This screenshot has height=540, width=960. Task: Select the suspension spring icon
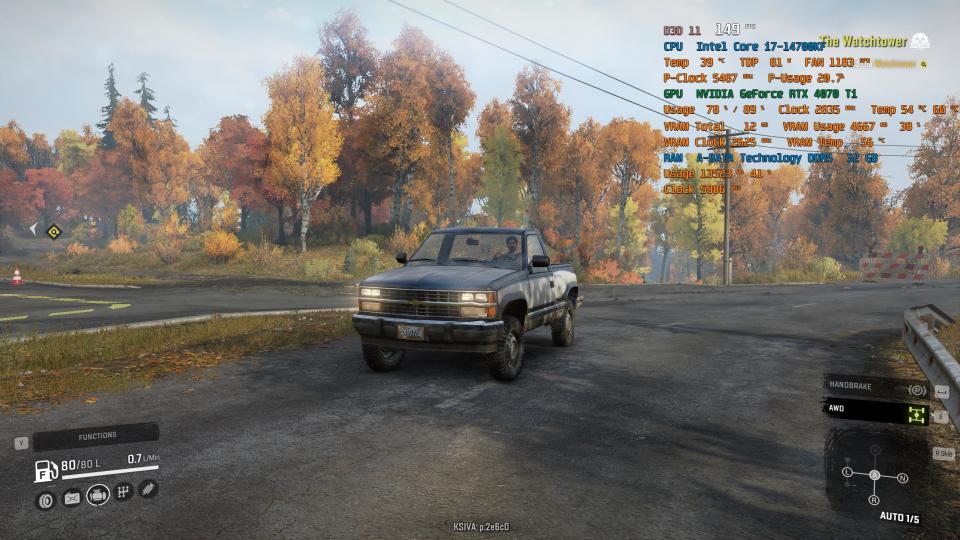point(148,489)
